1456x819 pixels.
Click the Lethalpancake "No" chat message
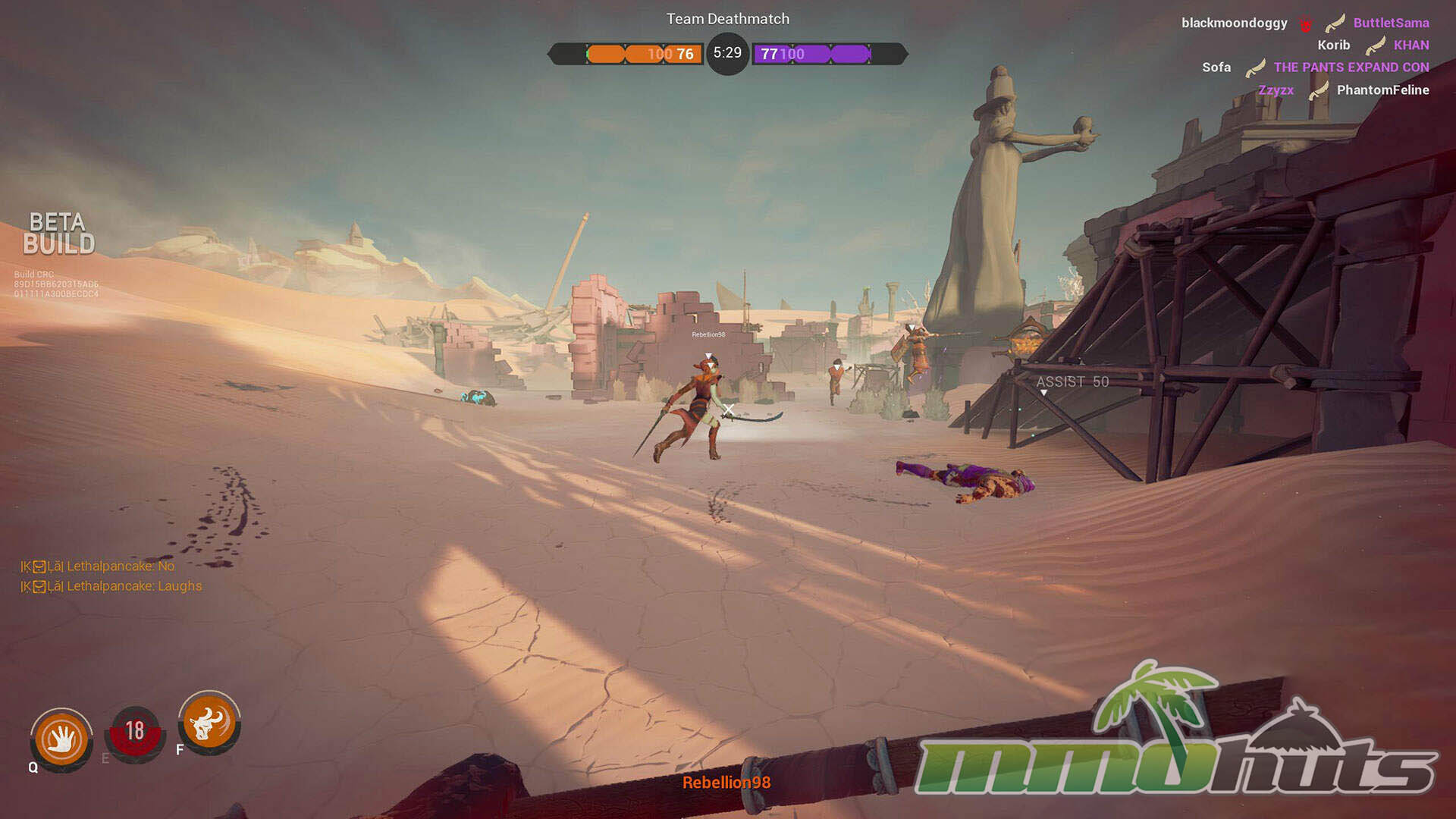click(98, 566)
